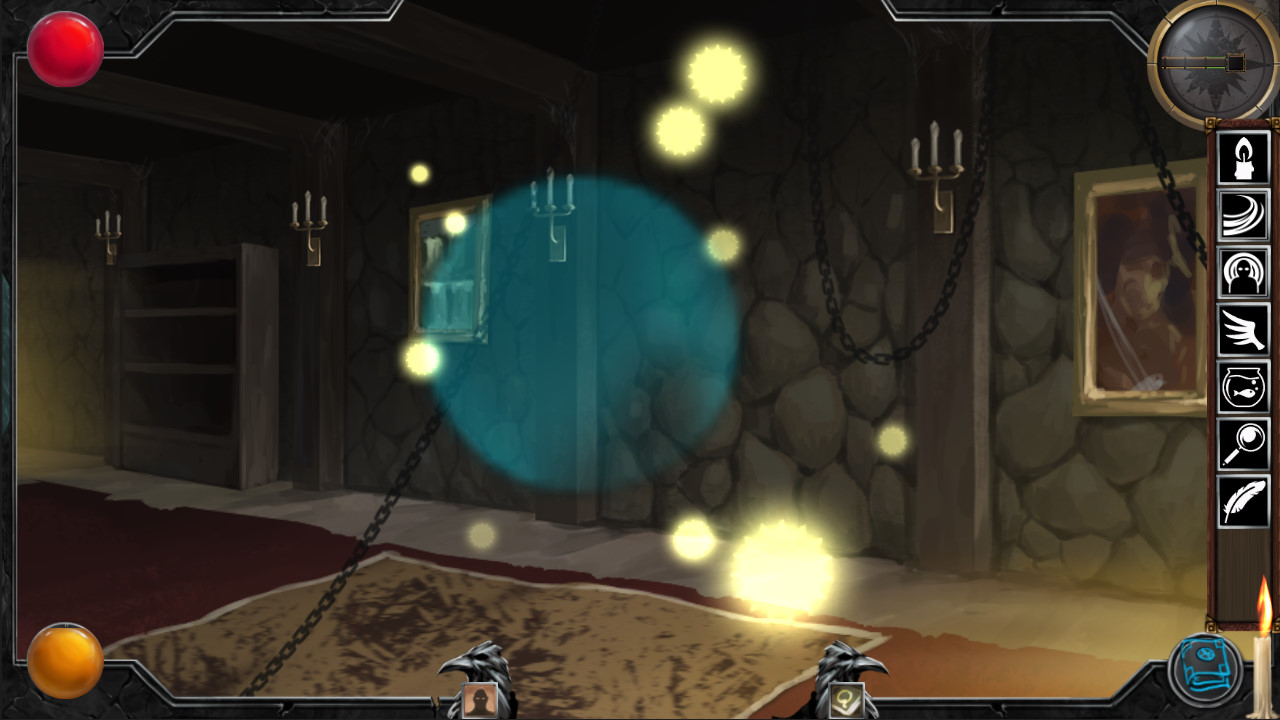This screenshot has height=720, width=1280.
Task: Click the hooded figure item icon
Action: coord(1243,274)
